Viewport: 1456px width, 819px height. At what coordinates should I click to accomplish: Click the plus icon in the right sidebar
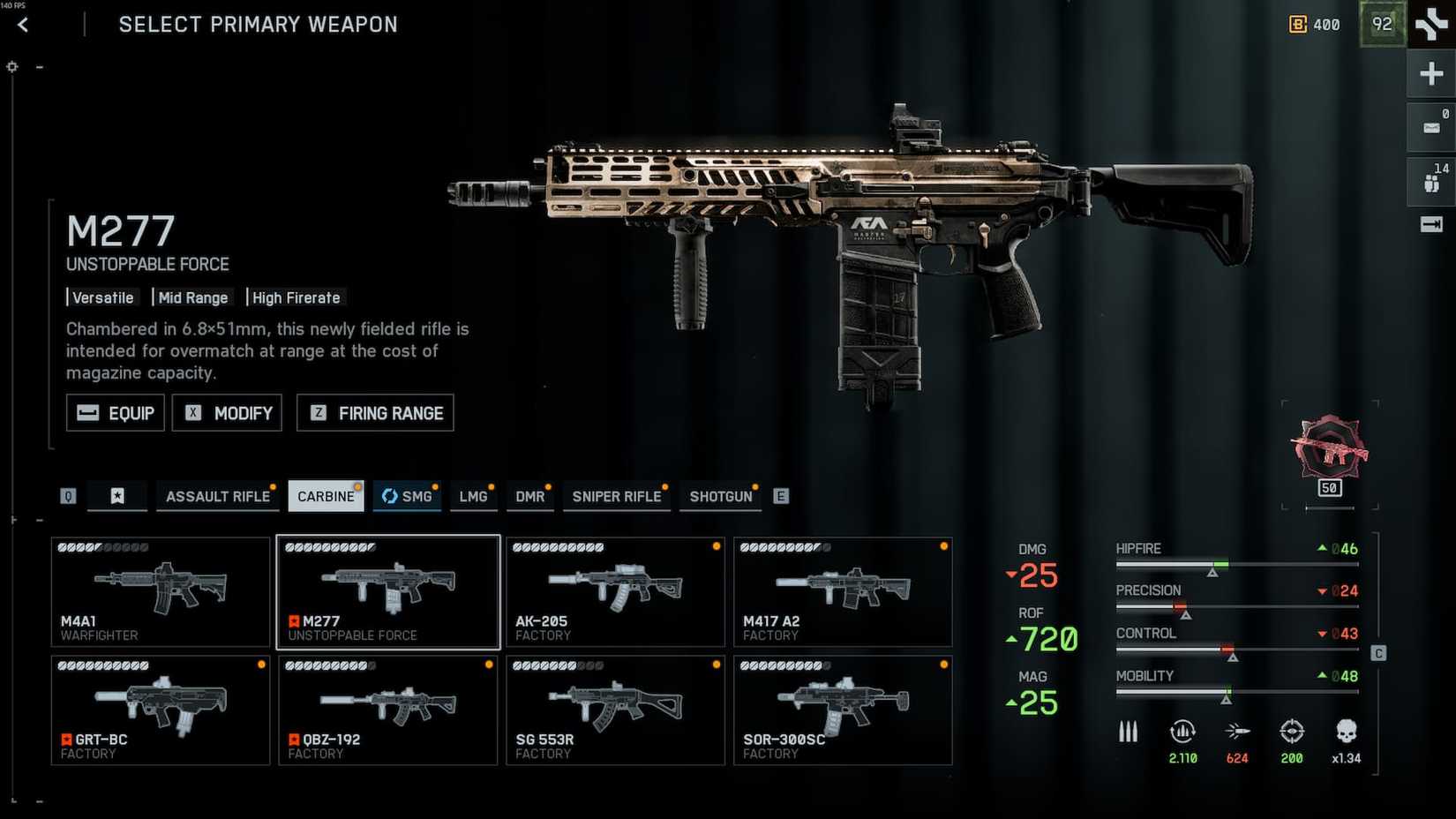click(1430, 74)
